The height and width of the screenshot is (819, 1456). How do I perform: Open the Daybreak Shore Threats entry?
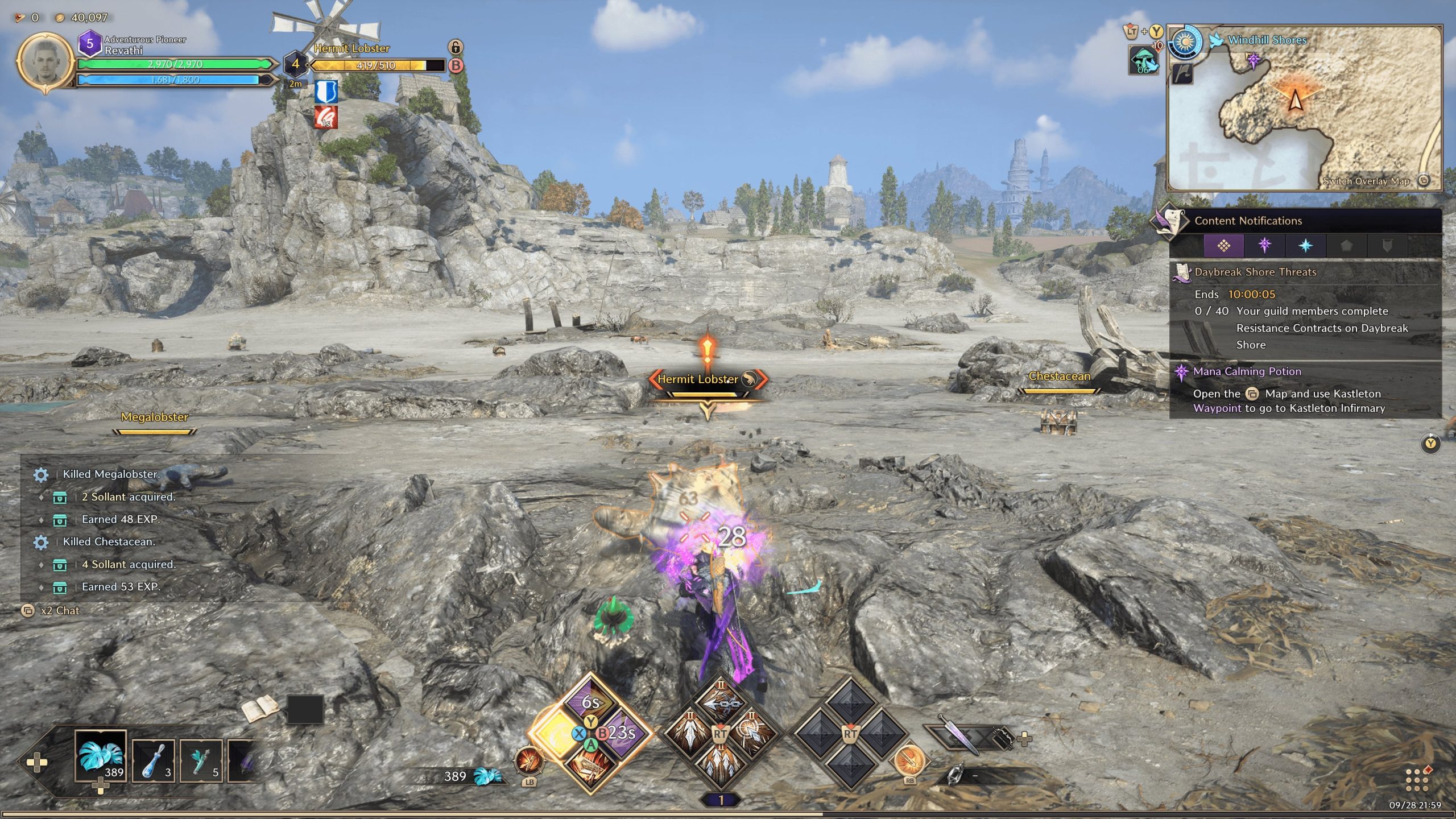click(x=1255, y=272)
